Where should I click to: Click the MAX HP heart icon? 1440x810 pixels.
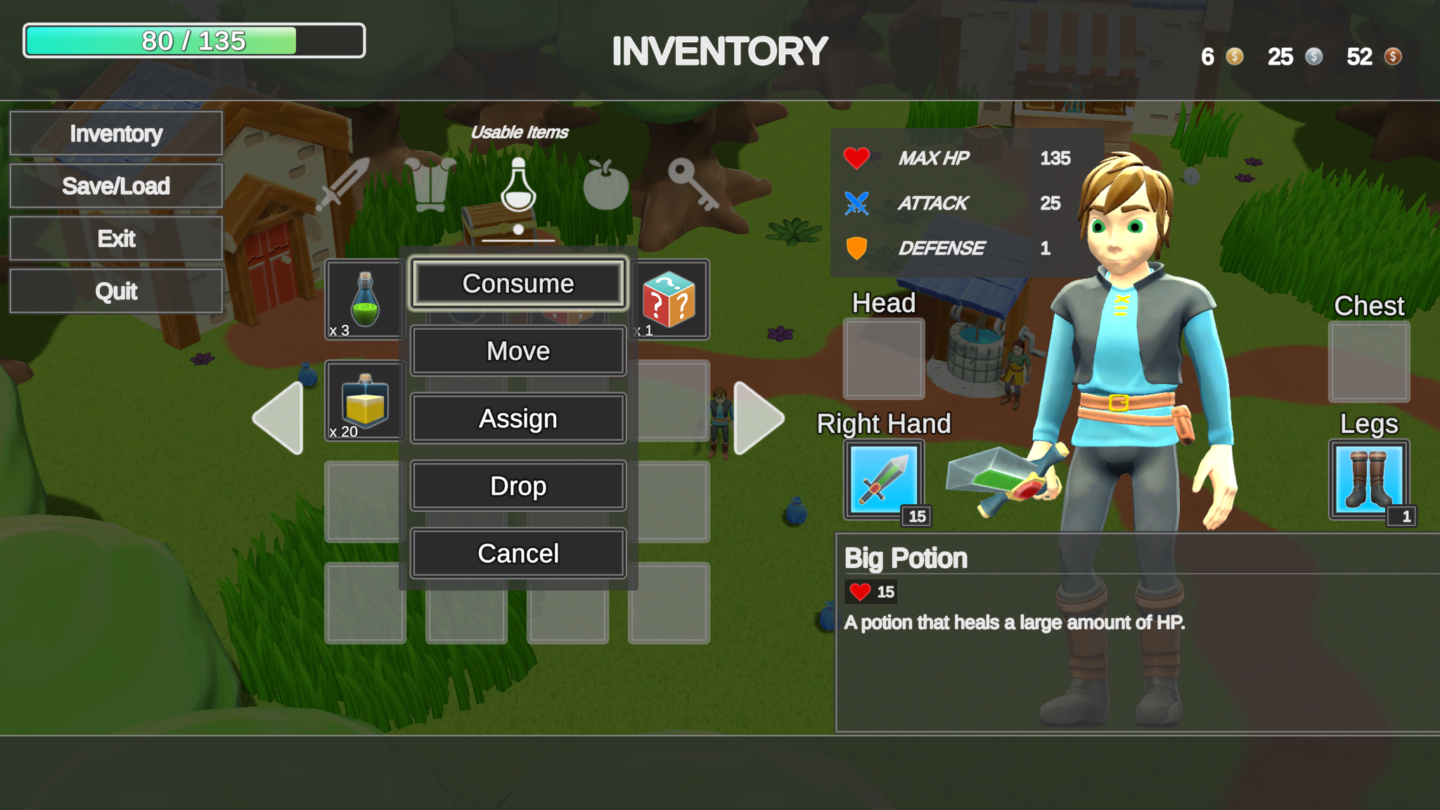(x=857, y=157)
